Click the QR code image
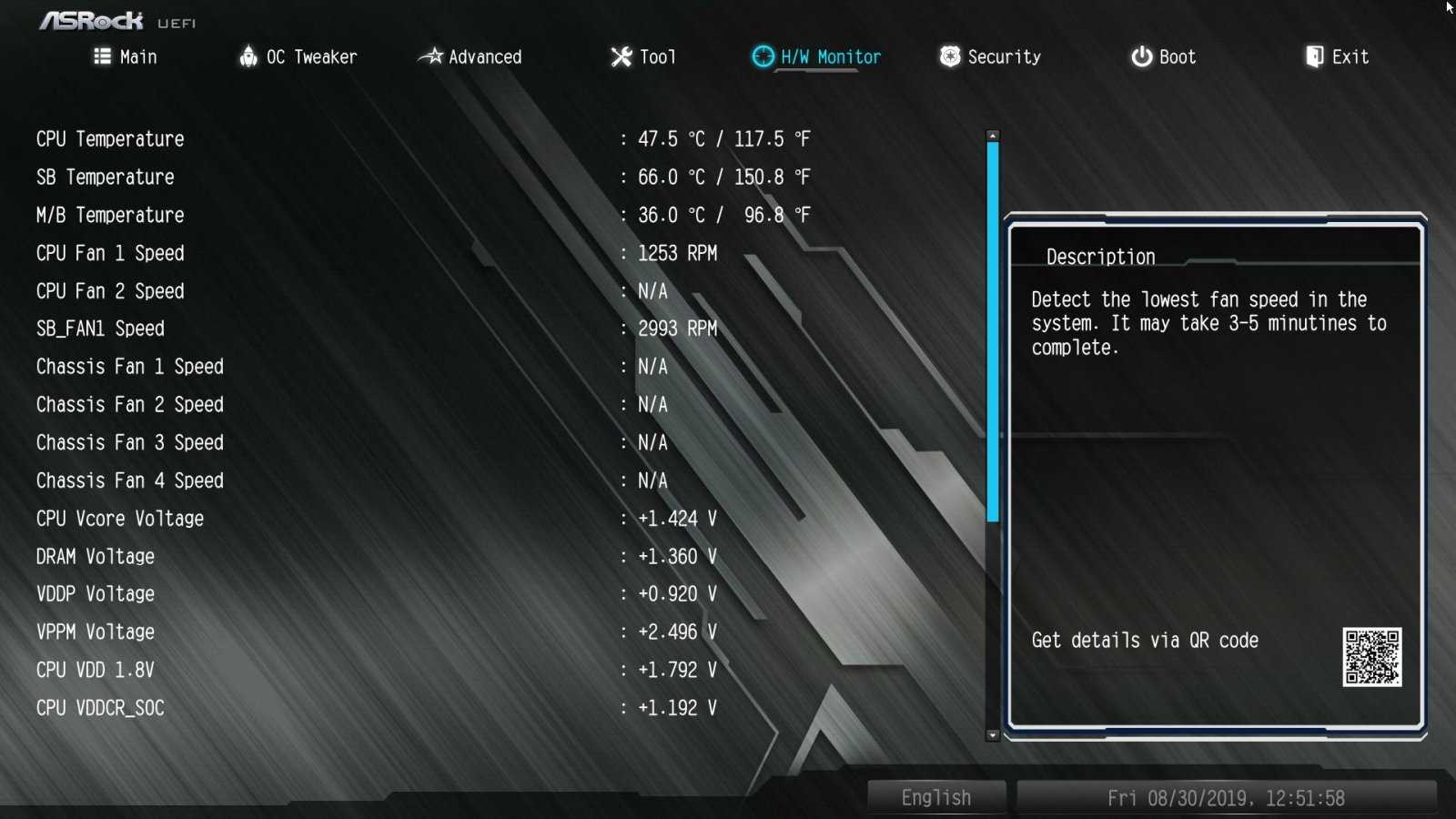Screen dimensions: 1456x819 click(1371, 657)
